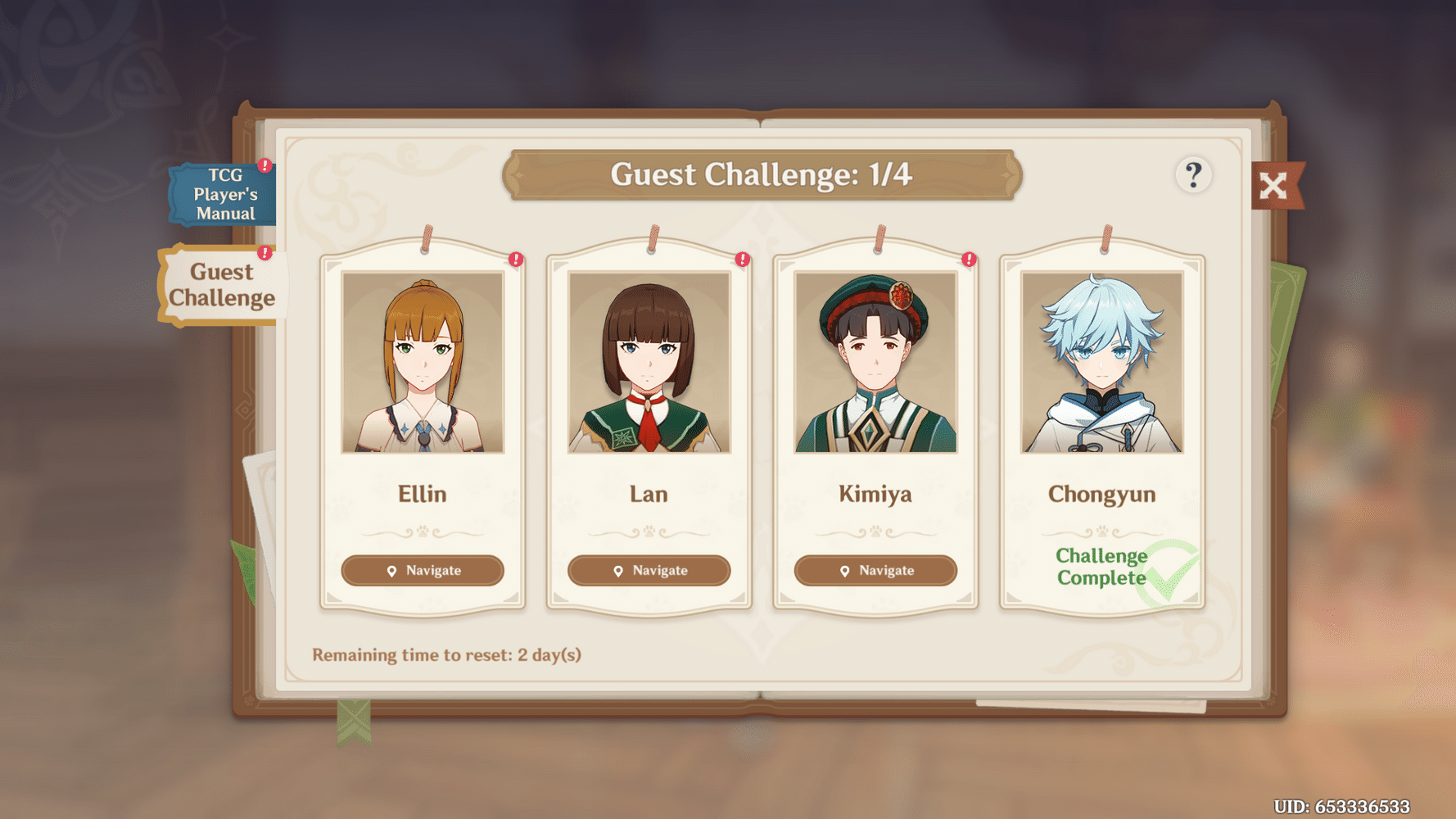Close the Guest Challenge book
Image resolution: width=1456 pixels, height=819 pixels.
(x=1274, y=187)
